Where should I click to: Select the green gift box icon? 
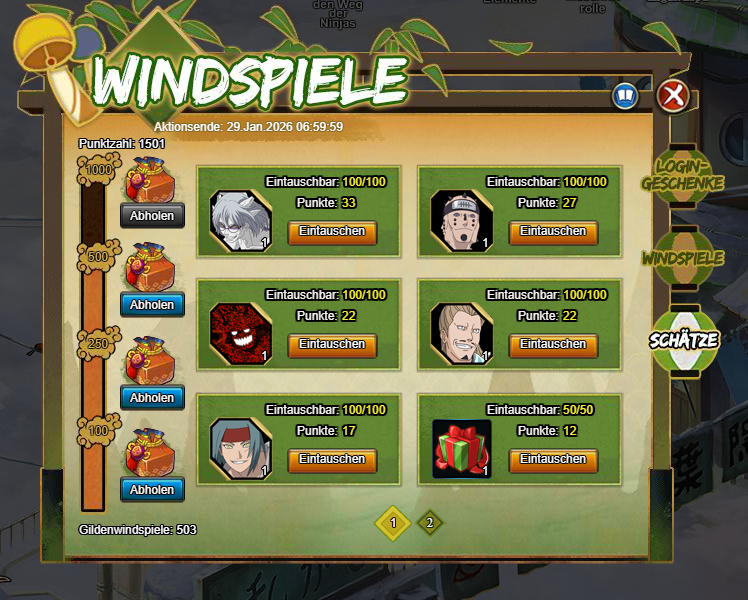pos(461,448)
